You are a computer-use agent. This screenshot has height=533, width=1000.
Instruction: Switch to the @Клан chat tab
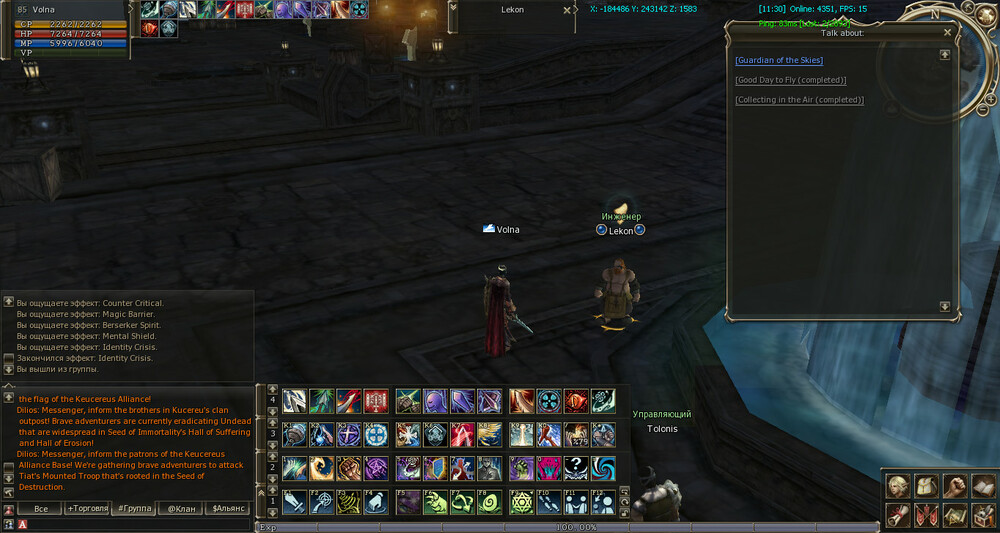coord(181,509)
